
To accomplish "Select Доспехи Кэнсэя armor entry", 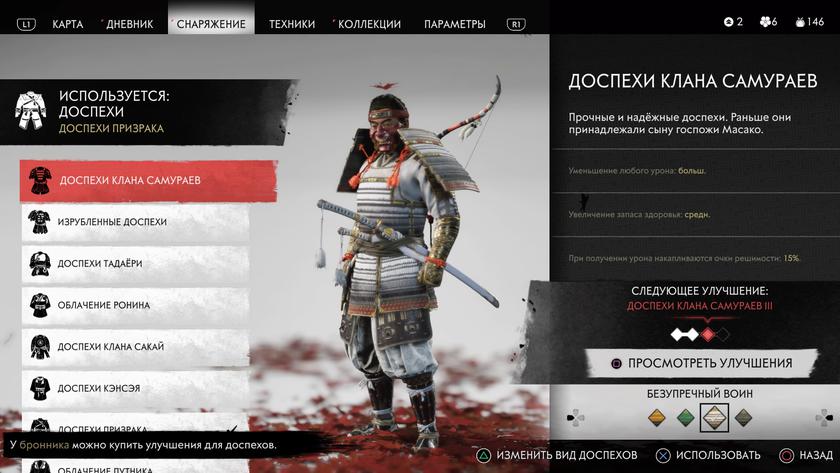I will (135, 388).
